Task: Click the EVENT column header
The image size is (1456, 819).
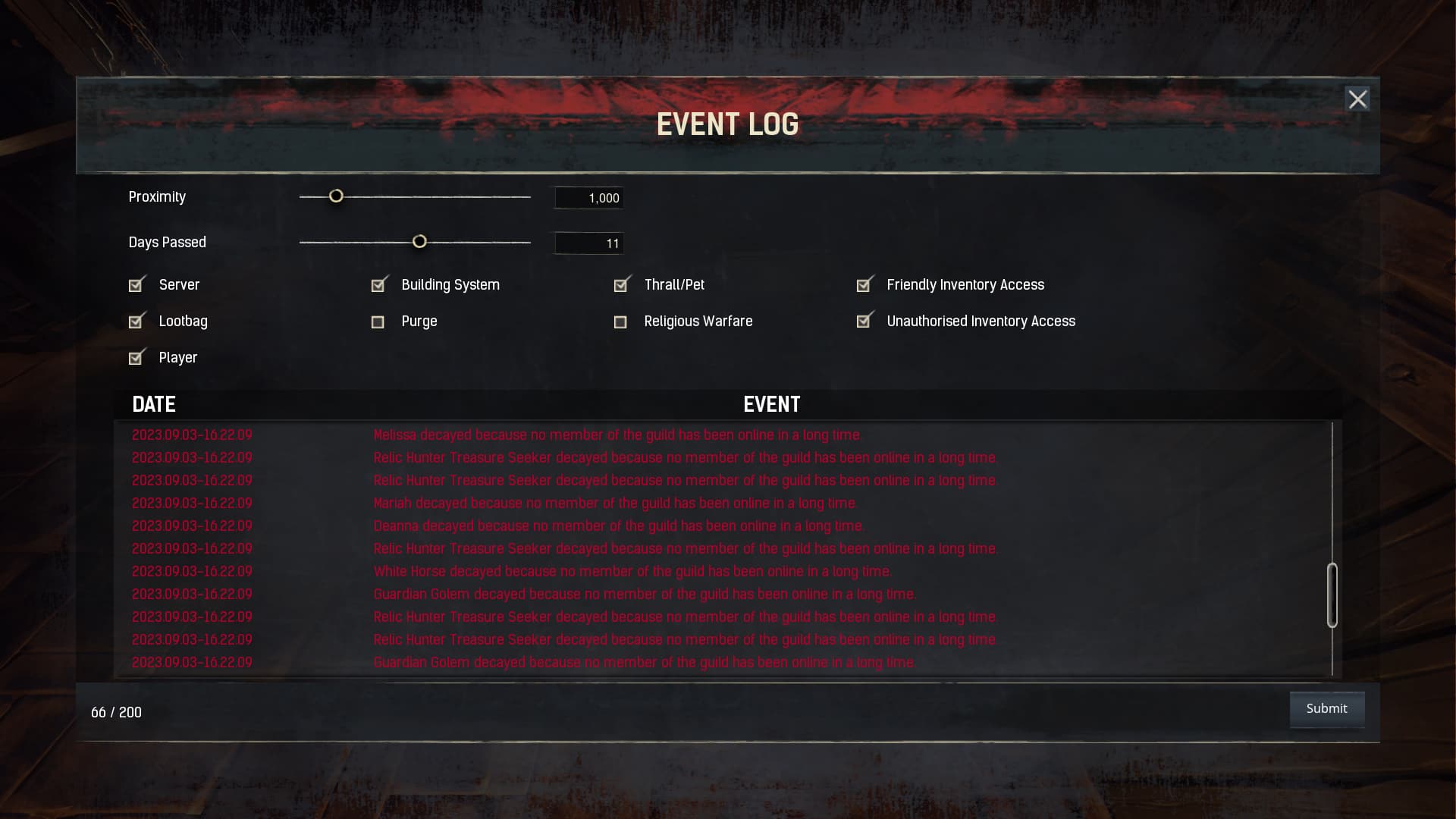Action: coord(771,404)
